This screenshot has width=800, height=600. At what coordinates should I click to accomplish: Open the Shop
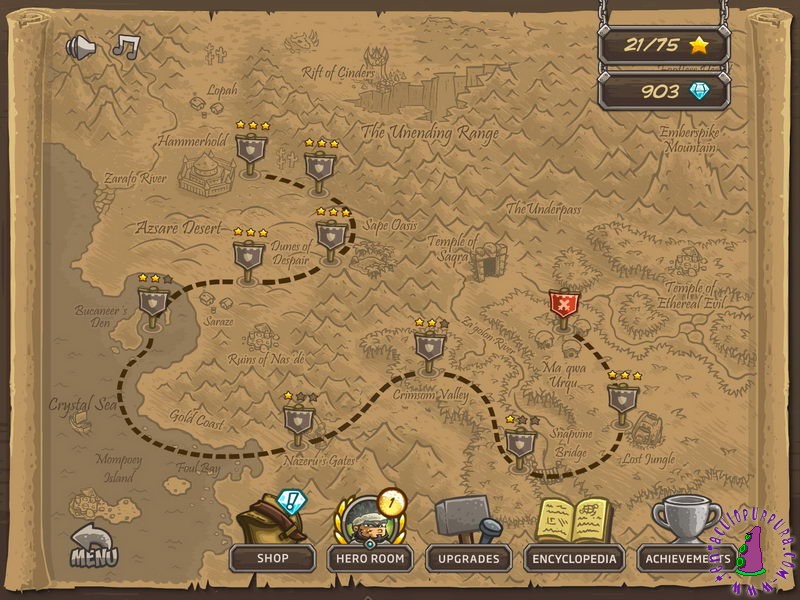click(272, 558)
